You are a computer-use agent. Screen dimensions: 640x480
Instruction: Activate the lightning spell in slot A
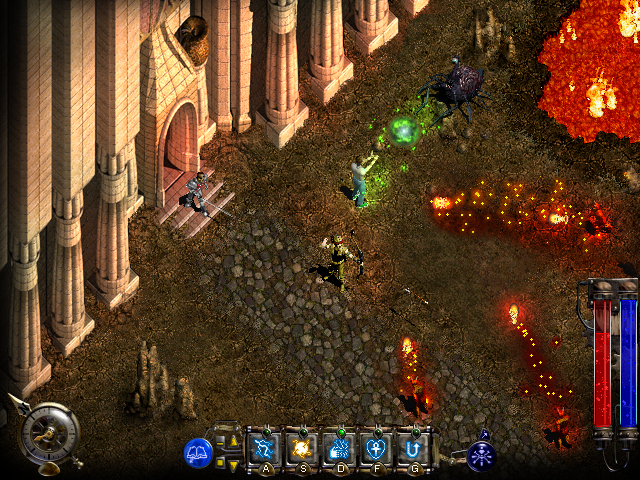pyautogui.click(x=265, y=446)
